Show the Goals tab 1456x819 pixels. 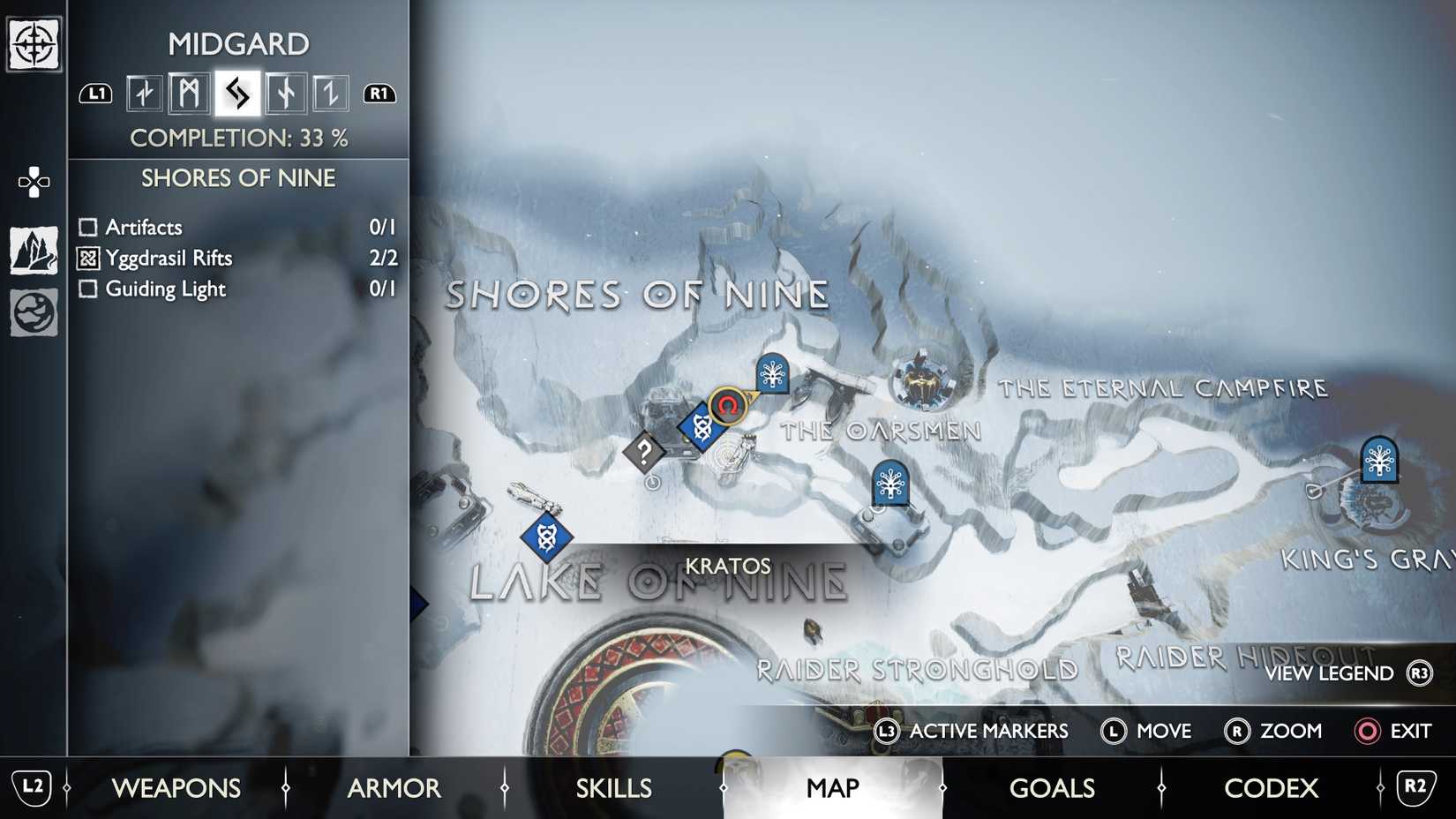point(1052,787)
